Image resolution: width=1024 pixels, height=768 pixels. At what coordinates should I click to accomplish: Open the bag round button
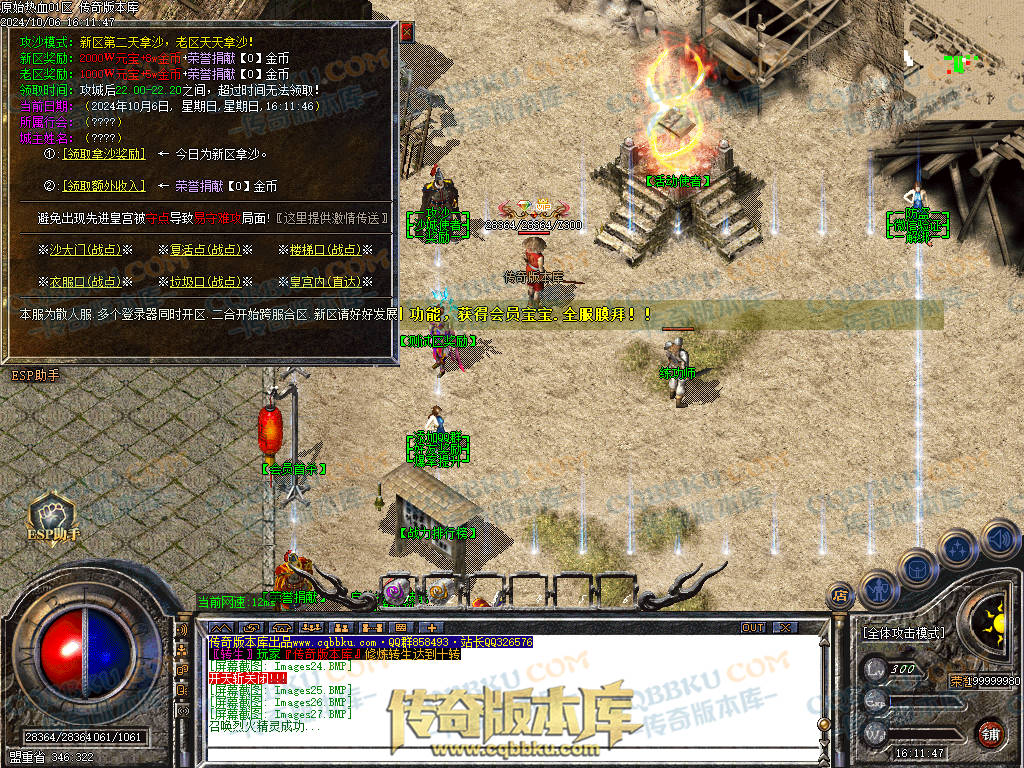(x=916, y=566)
